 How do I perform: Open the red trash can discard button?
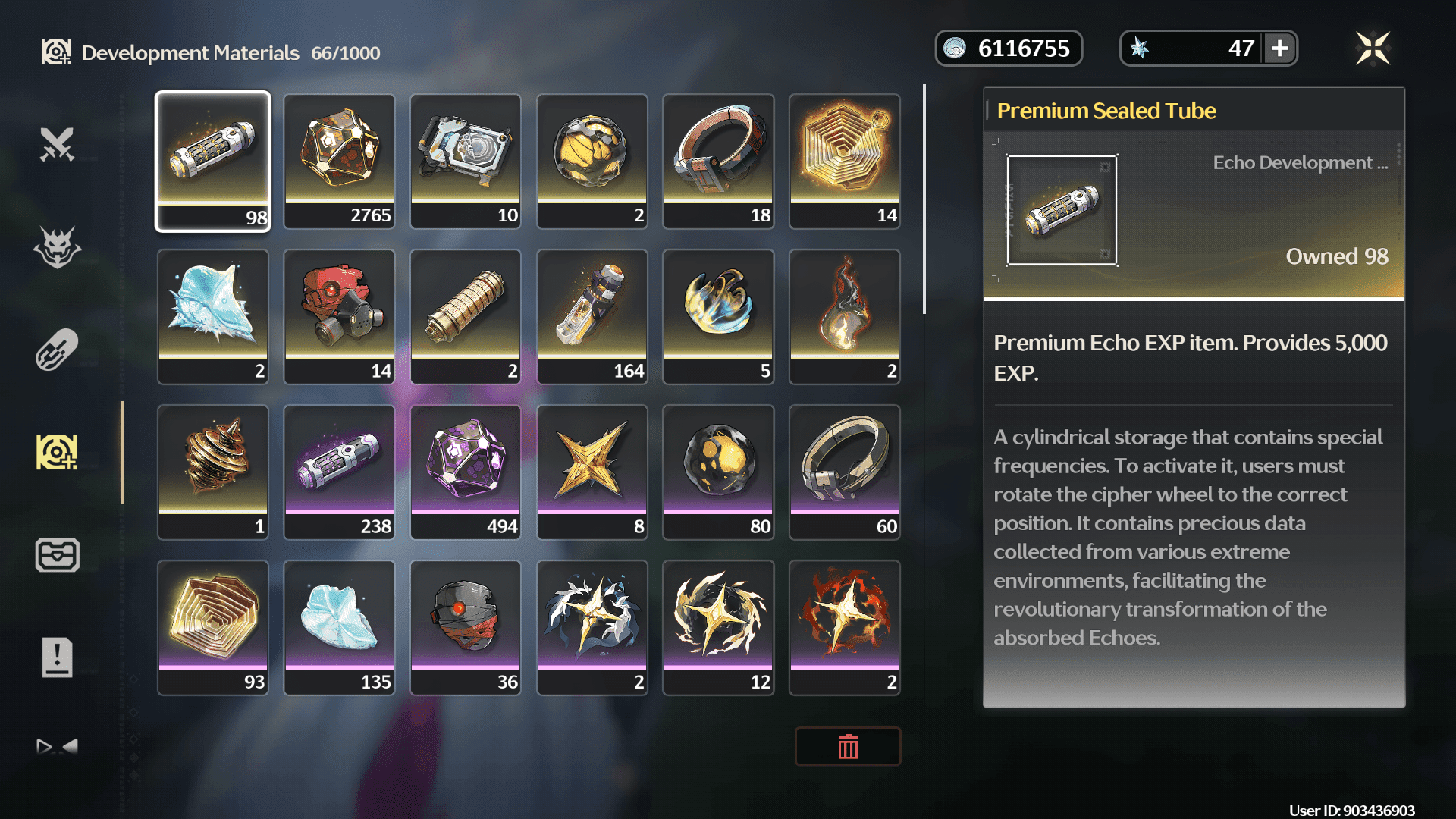pyautogui.click(x=848, y=747)
